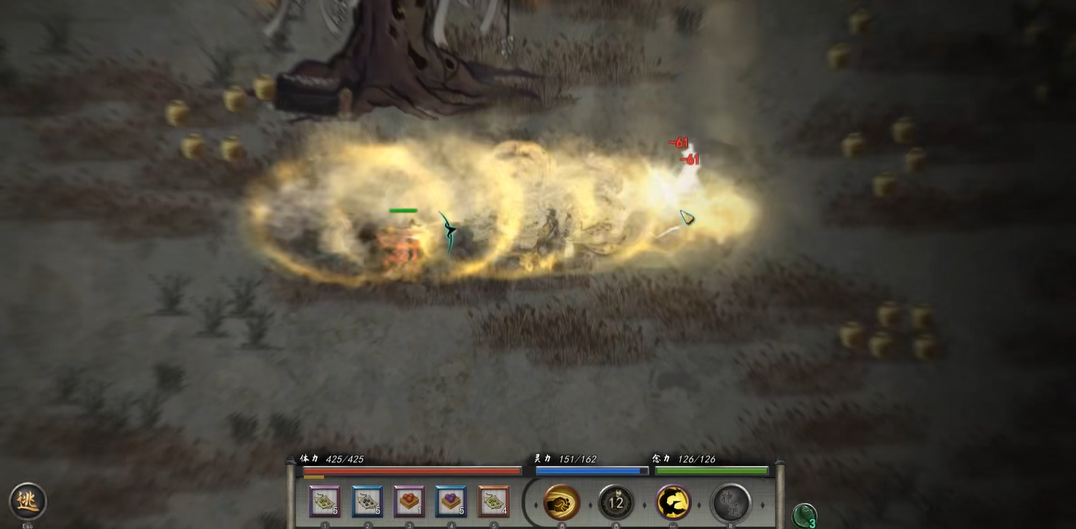Viewport: 1076px width, 529px height.
Task: Click the skill on cooldown showing 12
Action: tap(616, 502)
